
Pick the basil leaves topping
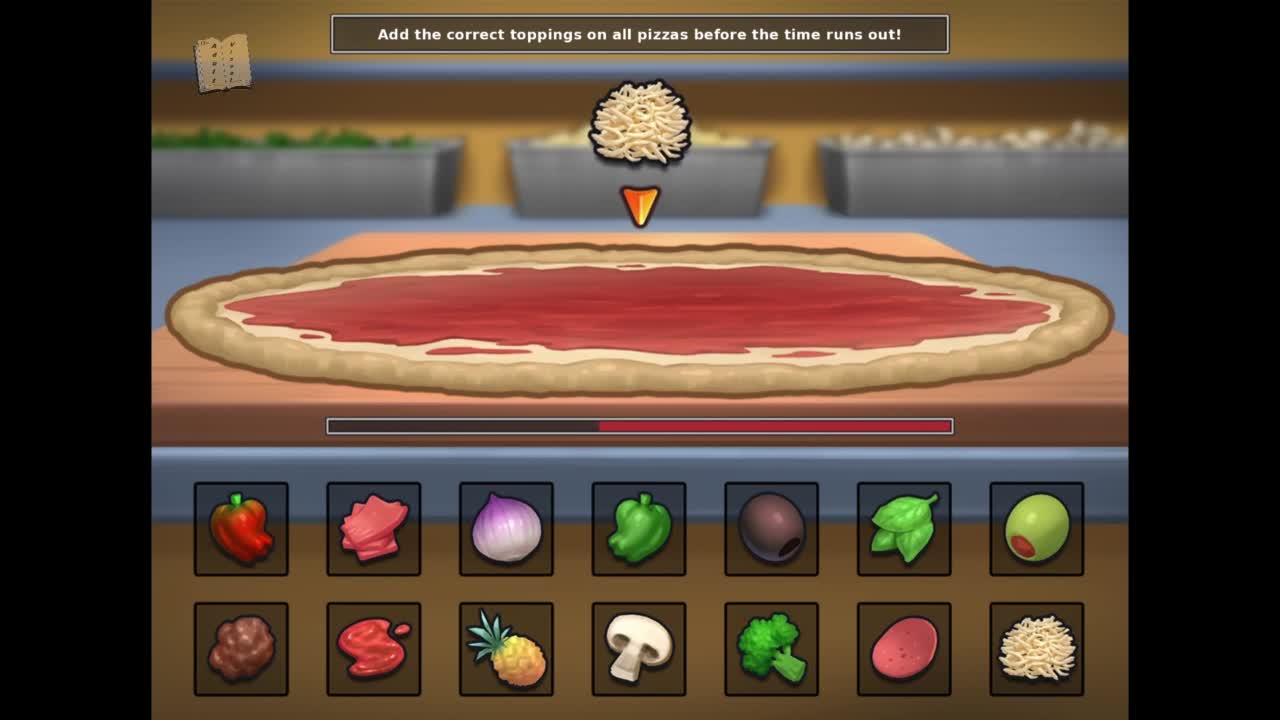(904, 529)
